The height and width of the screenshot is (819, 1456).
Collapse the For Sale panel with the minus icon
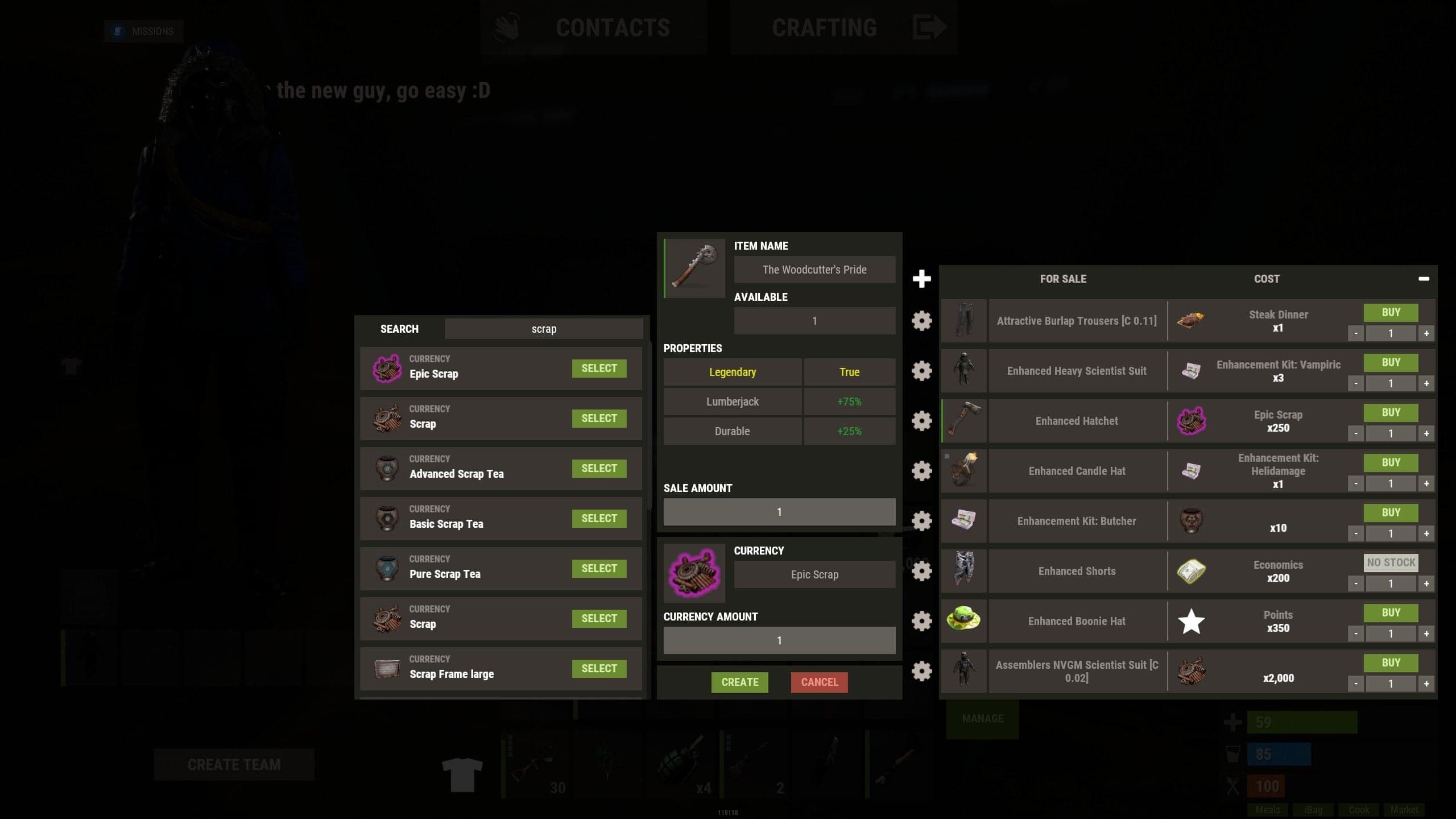[1425, 278]
